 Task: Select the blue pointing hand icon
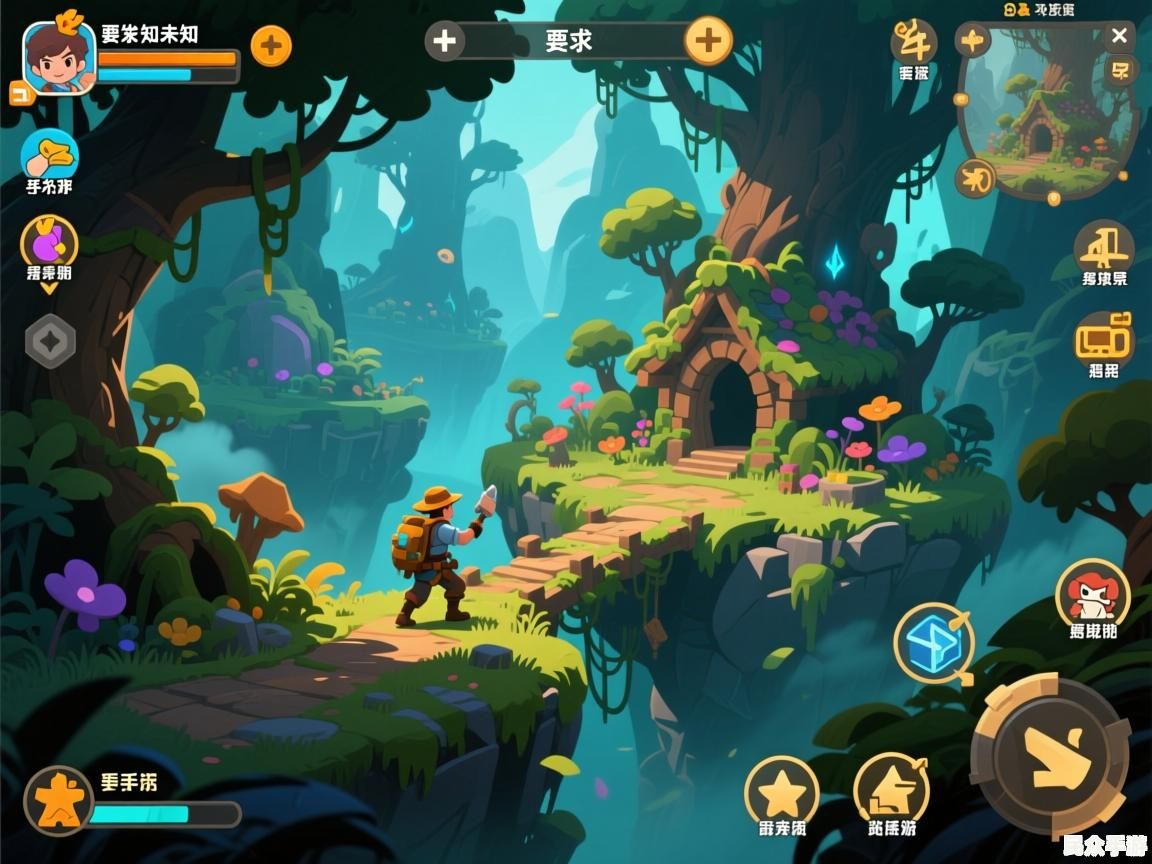tap(50, 154)
